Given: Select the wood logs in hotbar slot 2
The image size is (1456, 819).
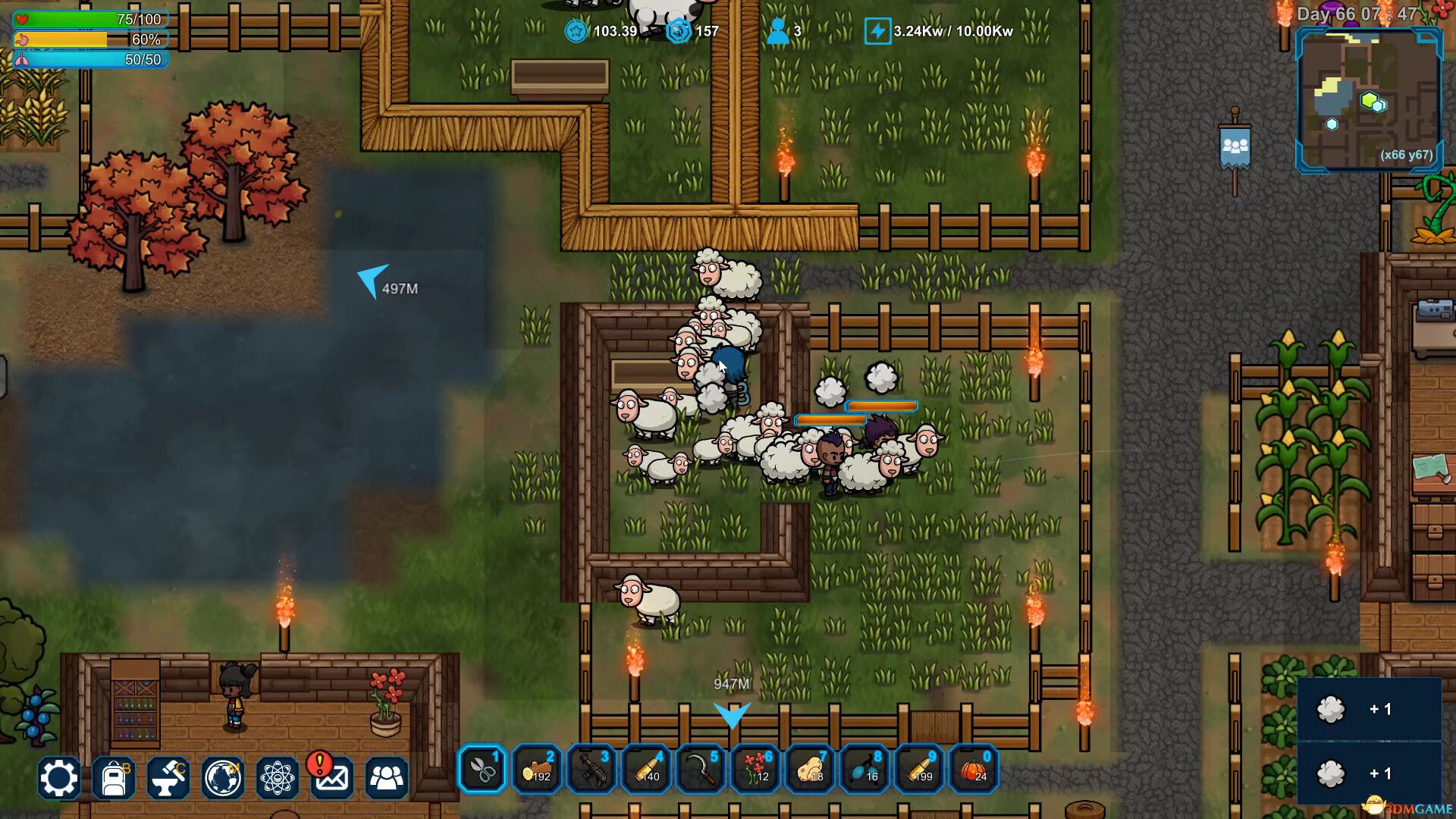Looking at the screenshot, I should point(538,772).
